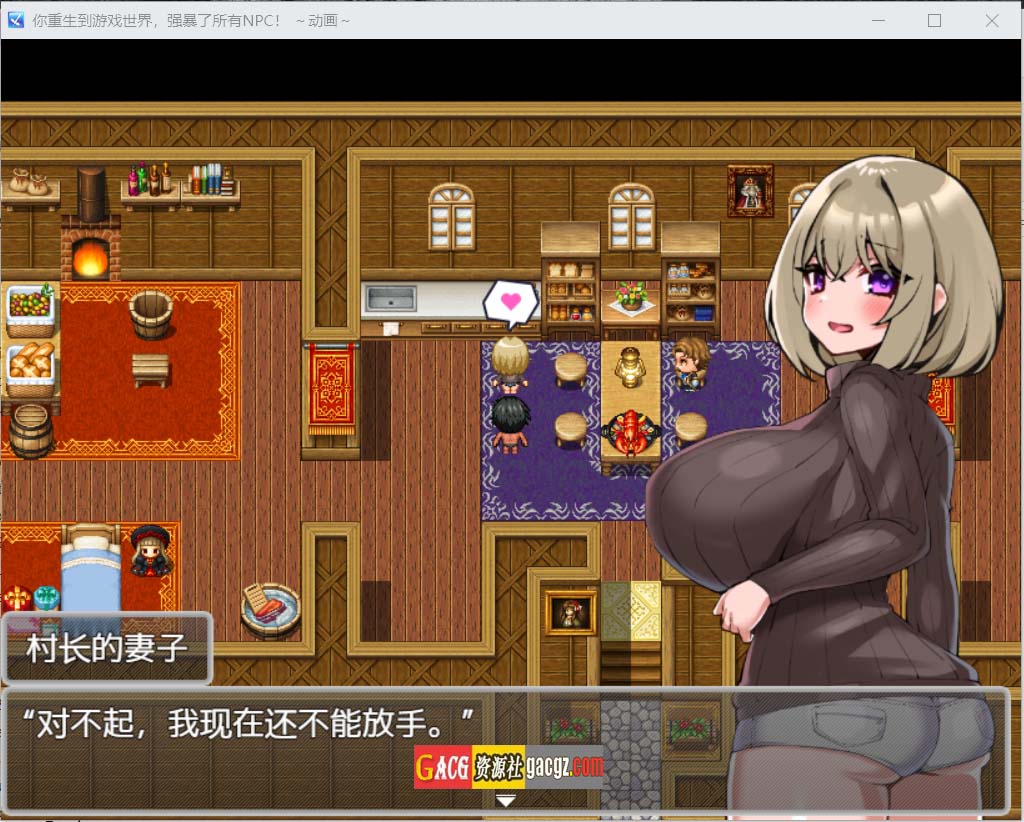This screenshot has height=822, width=1024.
Task: Advance dialogue via the white continue arrow
Action: (x=506, y=800)
